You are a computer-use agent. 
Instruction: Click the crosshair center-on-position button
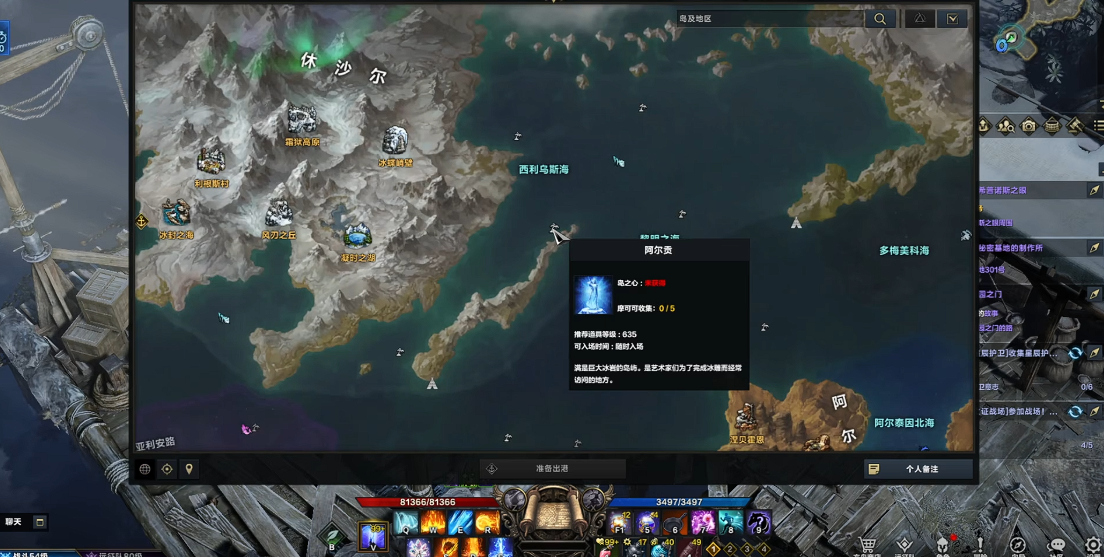[x=167, y=469]
